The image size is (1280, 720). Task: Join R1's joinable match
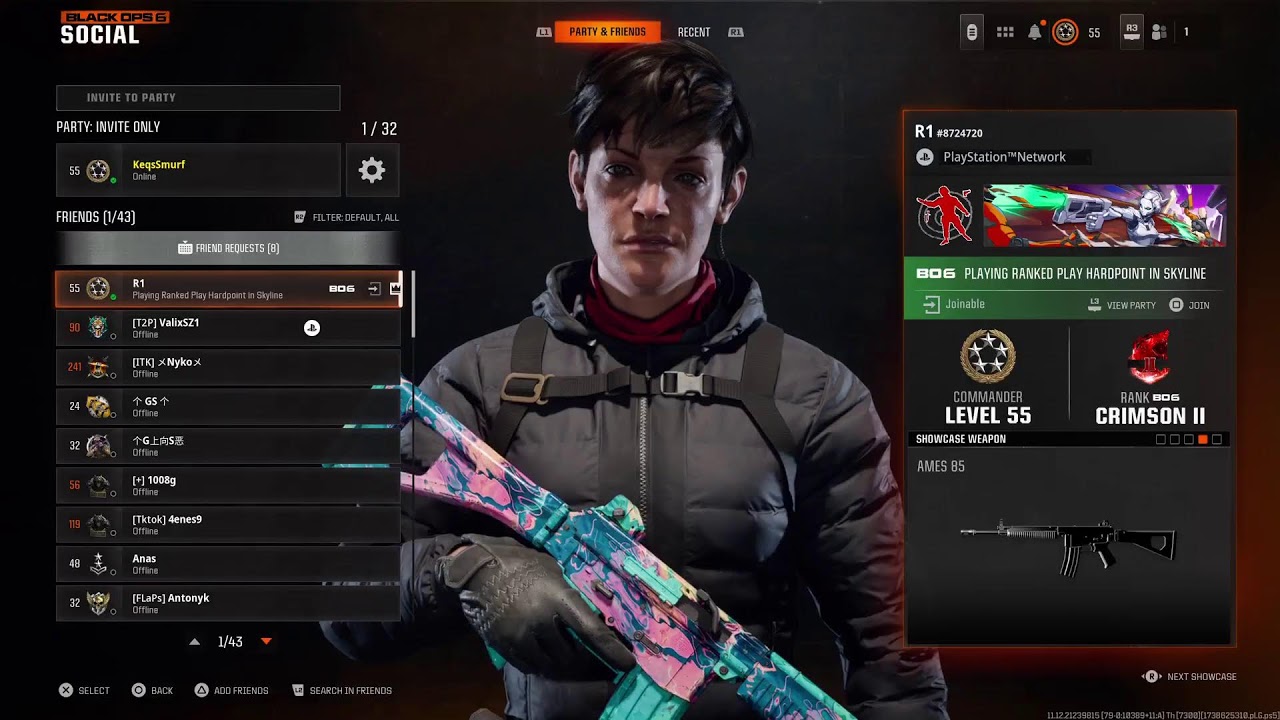coord(1189,305)
